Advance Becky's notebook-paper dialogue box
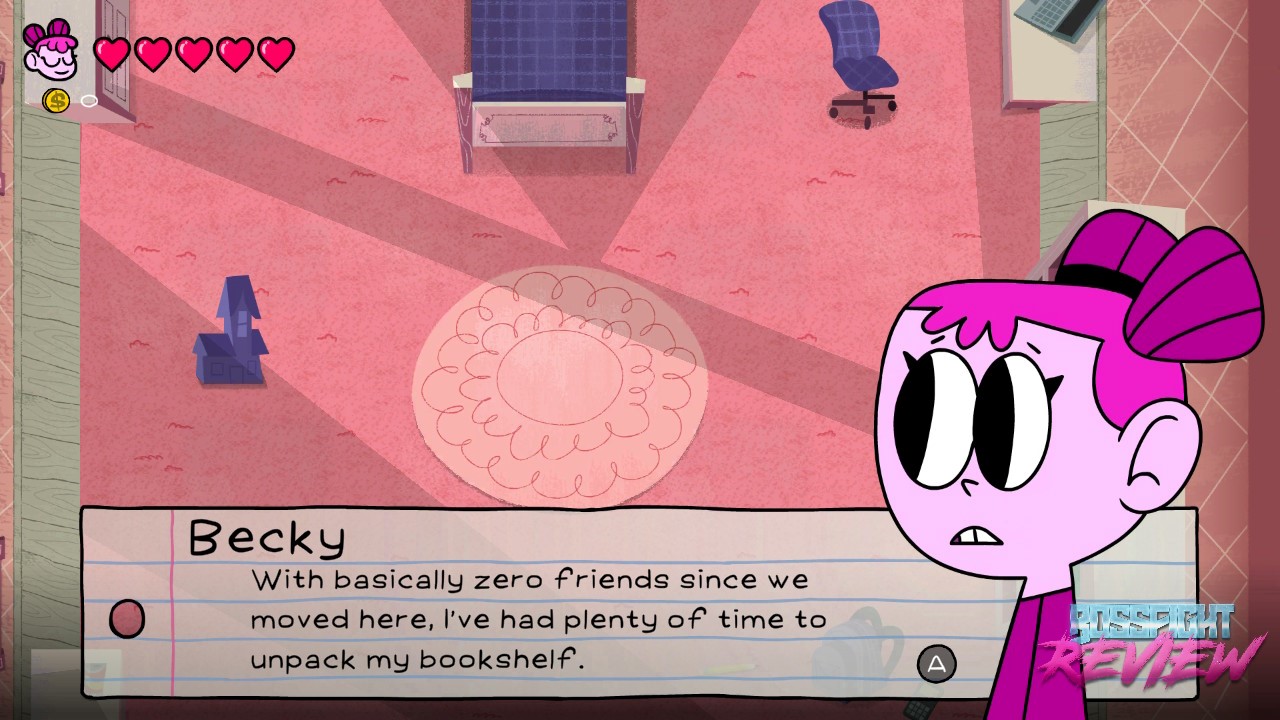The height and width of the screenshot is (720, 1280). point(936,663)
